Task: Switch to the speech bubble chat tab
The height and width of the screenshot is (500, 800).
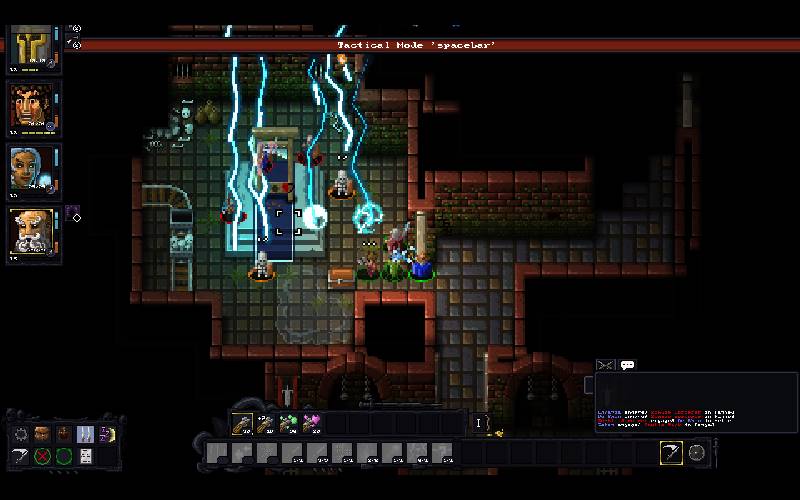Action: coord(628,366)
